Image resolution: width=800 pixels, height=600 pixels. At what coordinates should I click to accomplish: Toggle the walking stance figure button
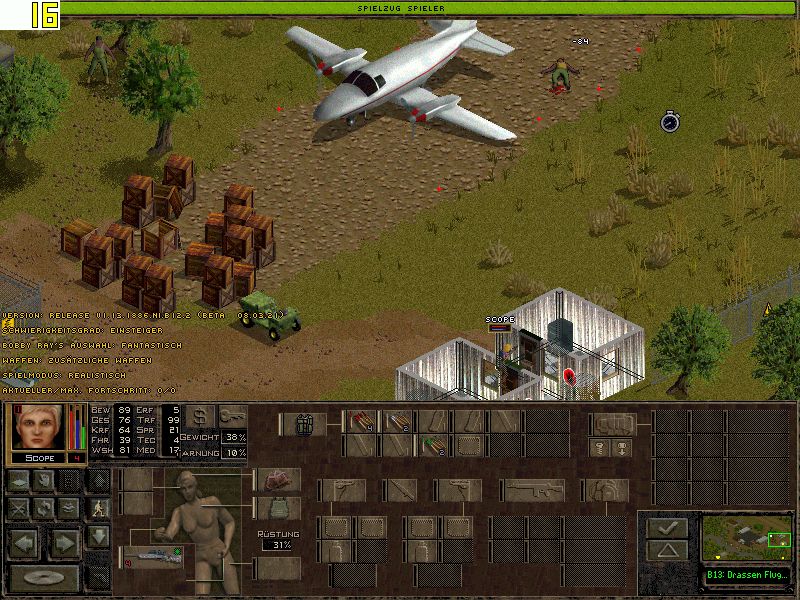(97, 508)
